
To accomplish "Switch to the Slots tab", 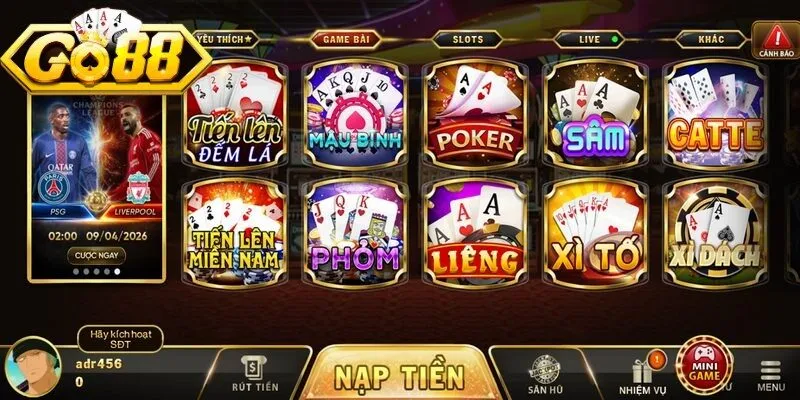I will [x=467, y=40].
